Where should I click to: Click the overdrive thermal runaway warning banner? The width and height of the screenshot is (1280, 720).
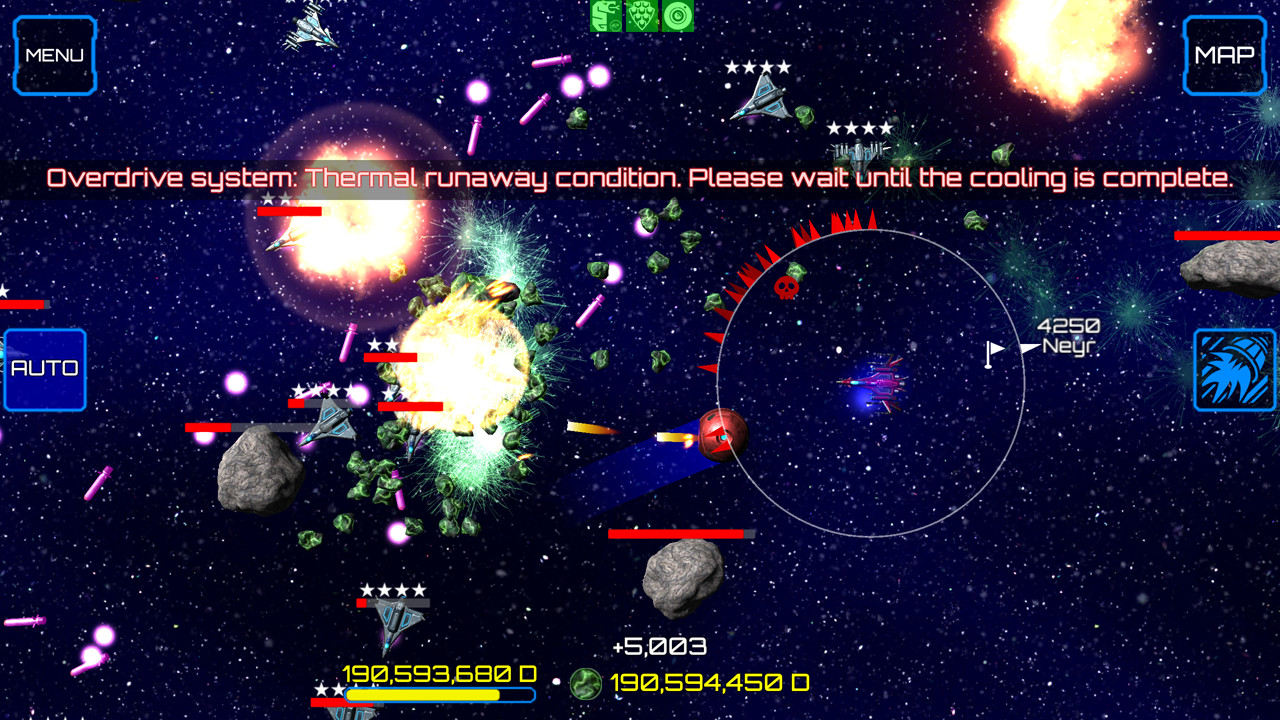tap(640, 178)
